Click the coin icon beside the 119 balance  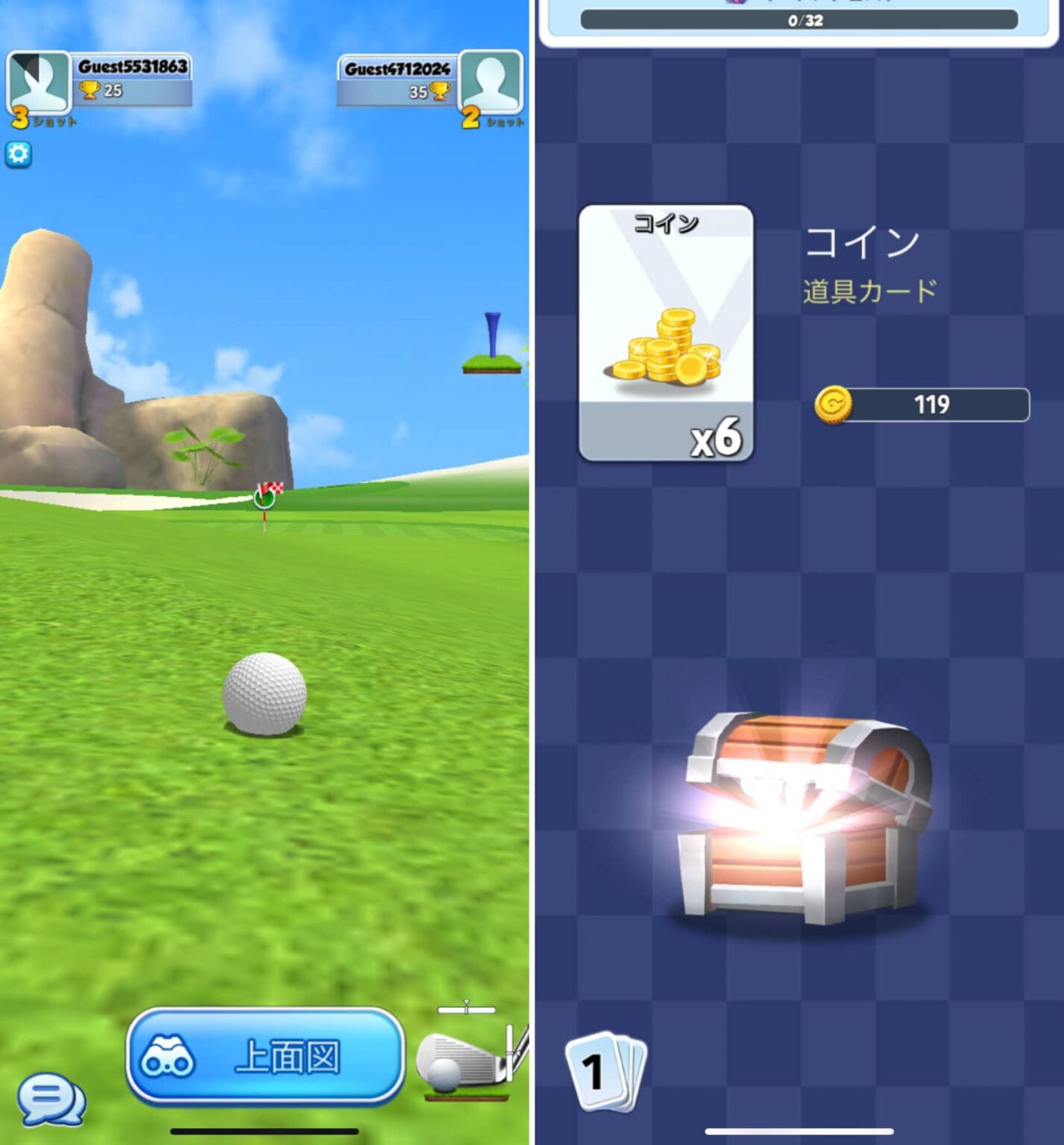click(835, 406)
